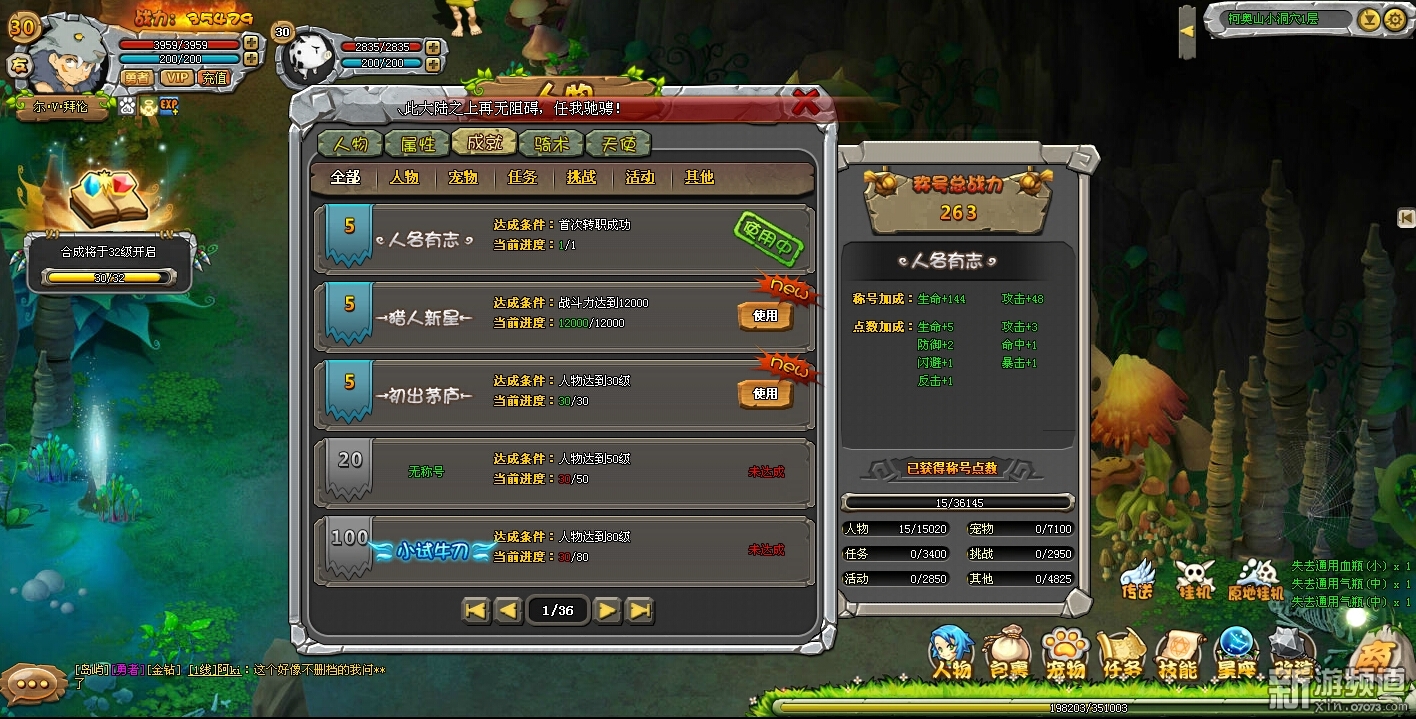
Task: Open the 骑术 tab
Action: [x=551, y=143]
